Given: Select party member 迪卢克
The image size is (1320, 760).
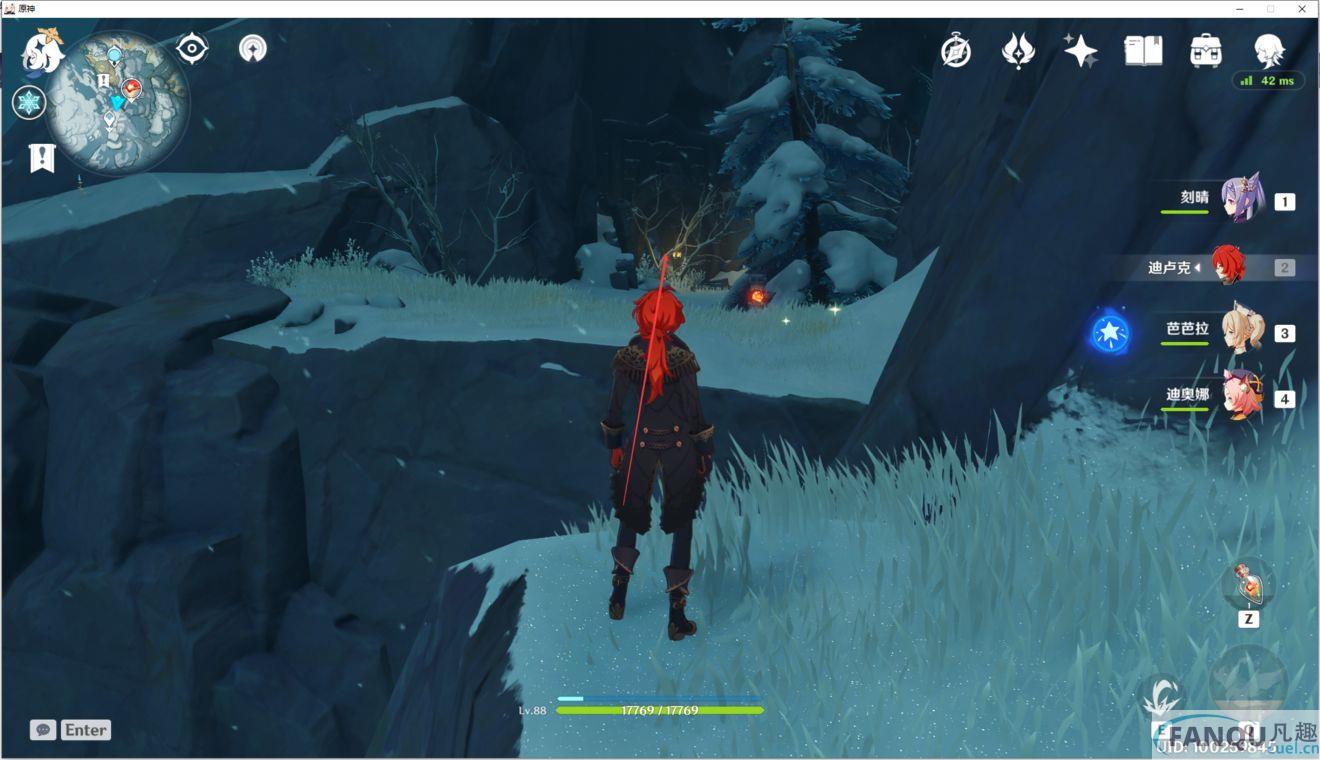Looking at the screenshot, I should click(1228, 266).
